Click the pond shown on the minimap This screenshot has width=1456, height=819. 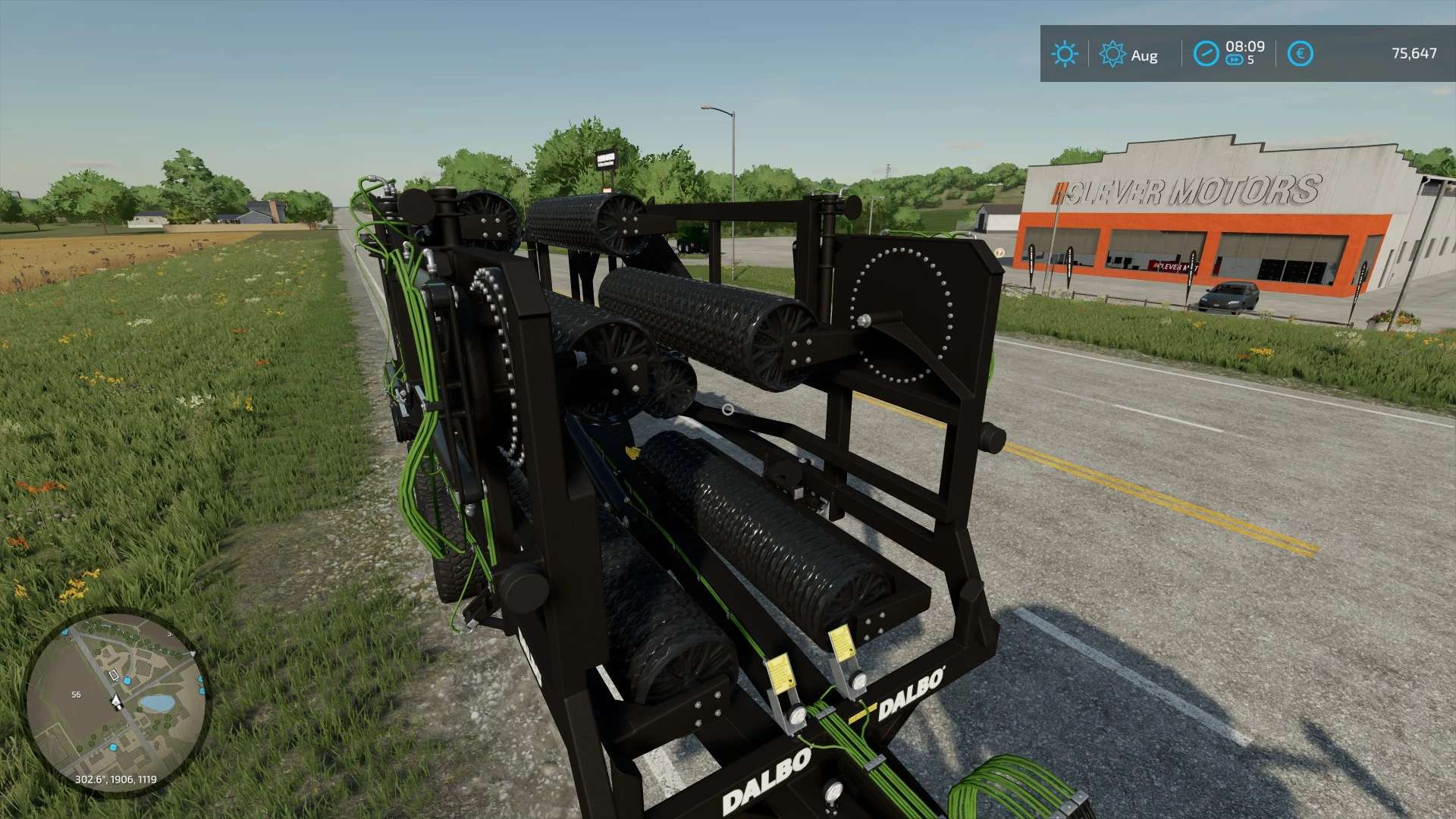[x=158, y=703]
